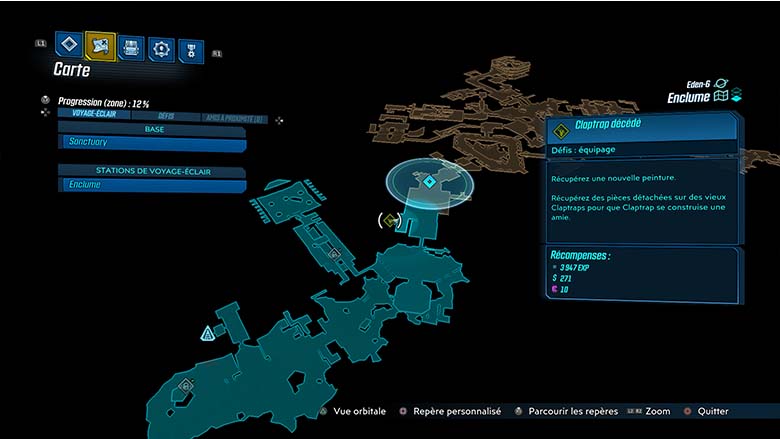Choose Parcourir les repères
The height and width of the screenshot is (439, 780).
pyautogui.click(x=562, y=411)
